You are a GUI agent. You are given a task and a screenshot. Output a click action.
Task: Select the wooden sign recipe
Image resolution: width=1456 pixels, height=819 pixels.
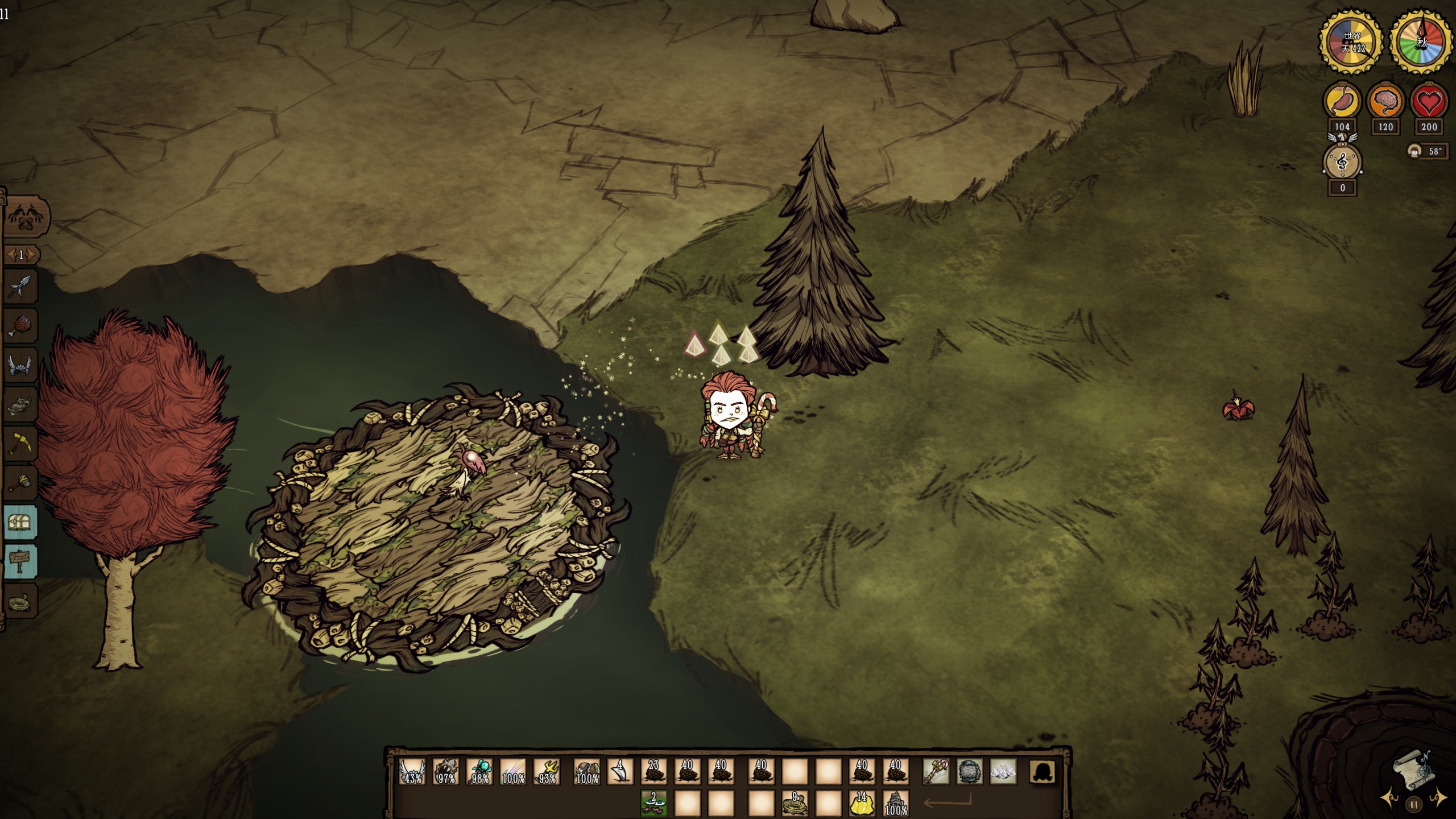[x=21, y=561]
